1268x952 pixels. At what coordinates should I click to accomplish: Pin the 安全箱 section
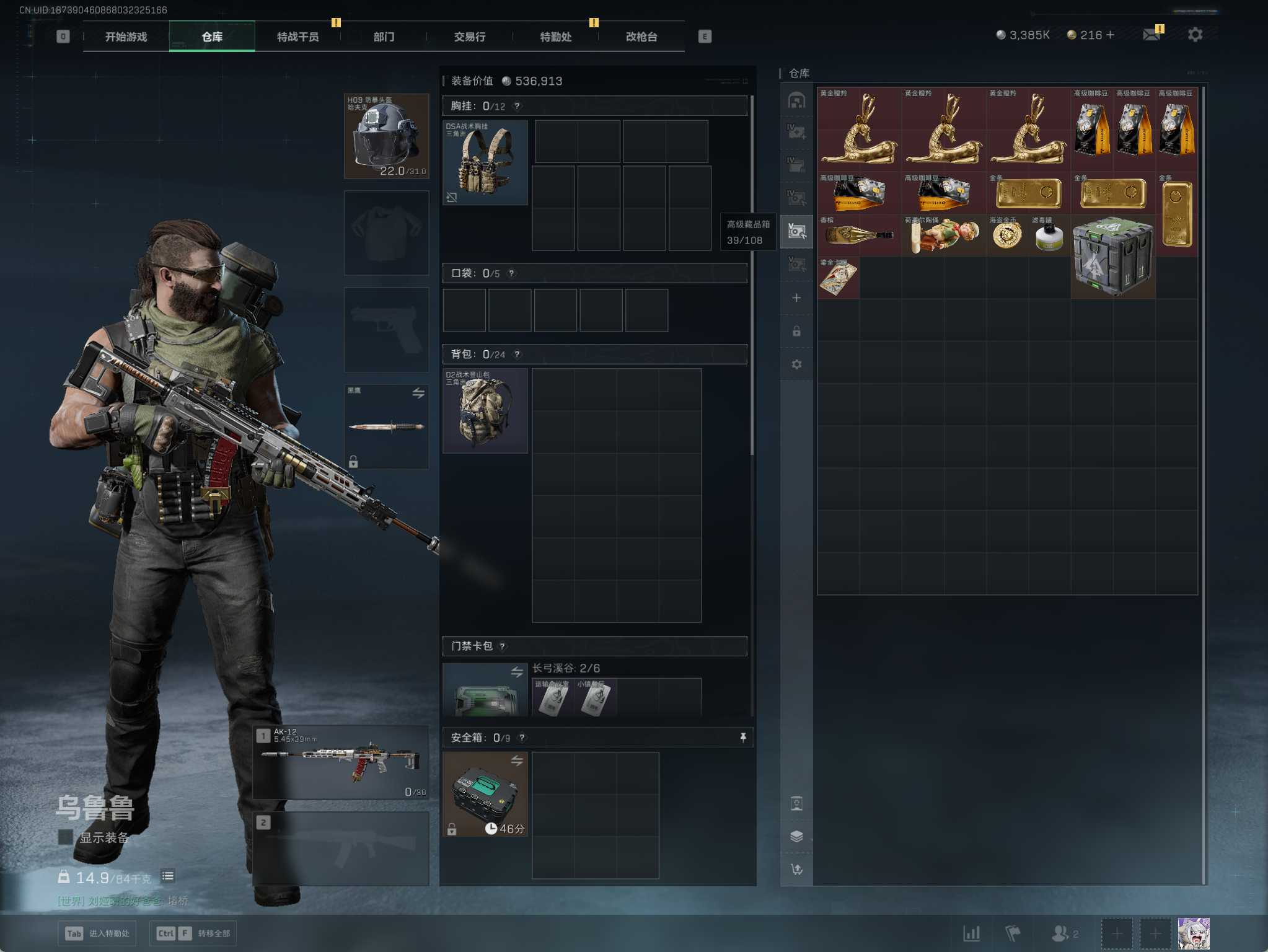[743, 738]
